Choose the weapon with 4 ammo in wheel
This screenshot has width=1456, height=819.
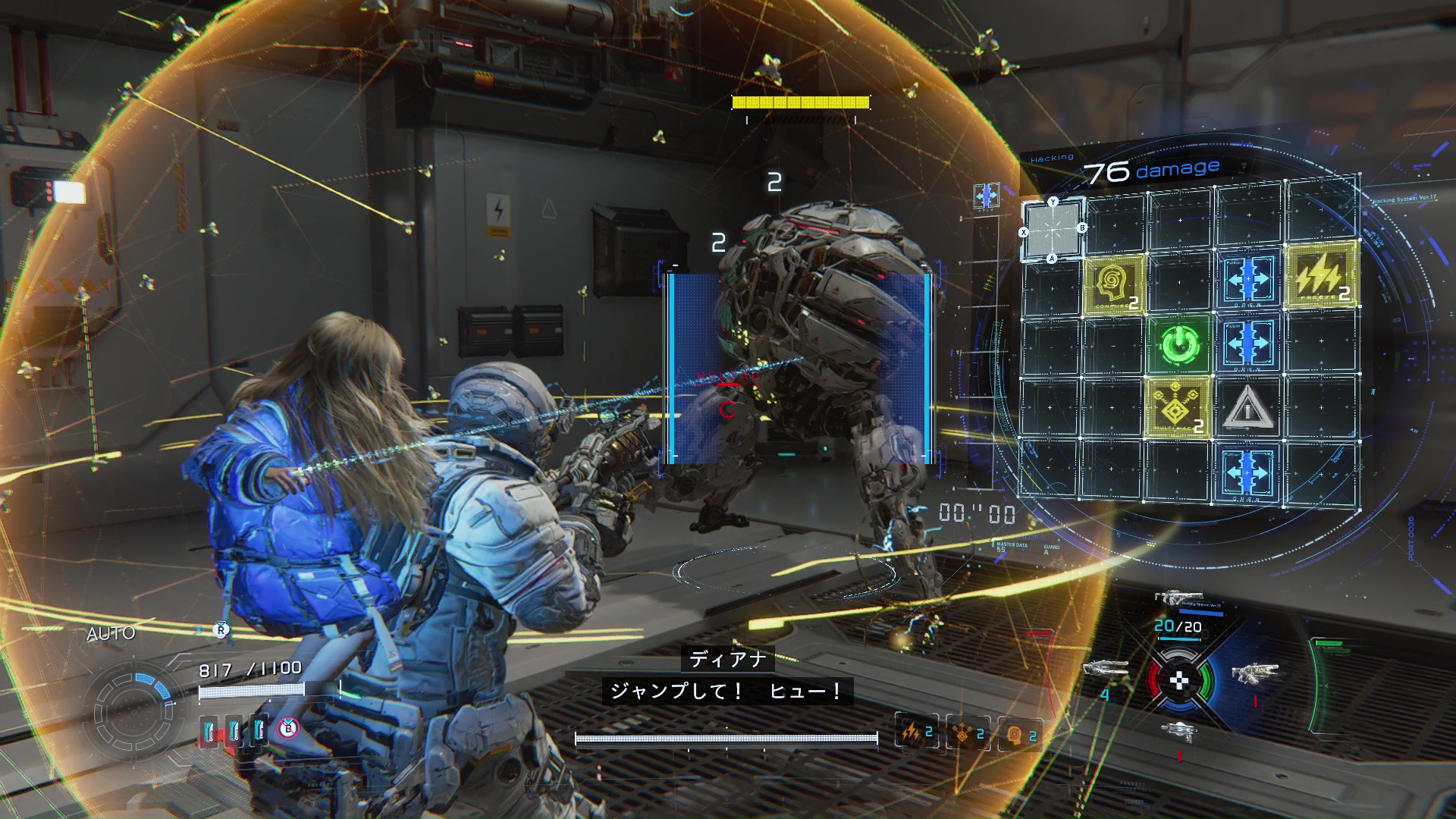pyautogui.click(x=1105, y=670)
